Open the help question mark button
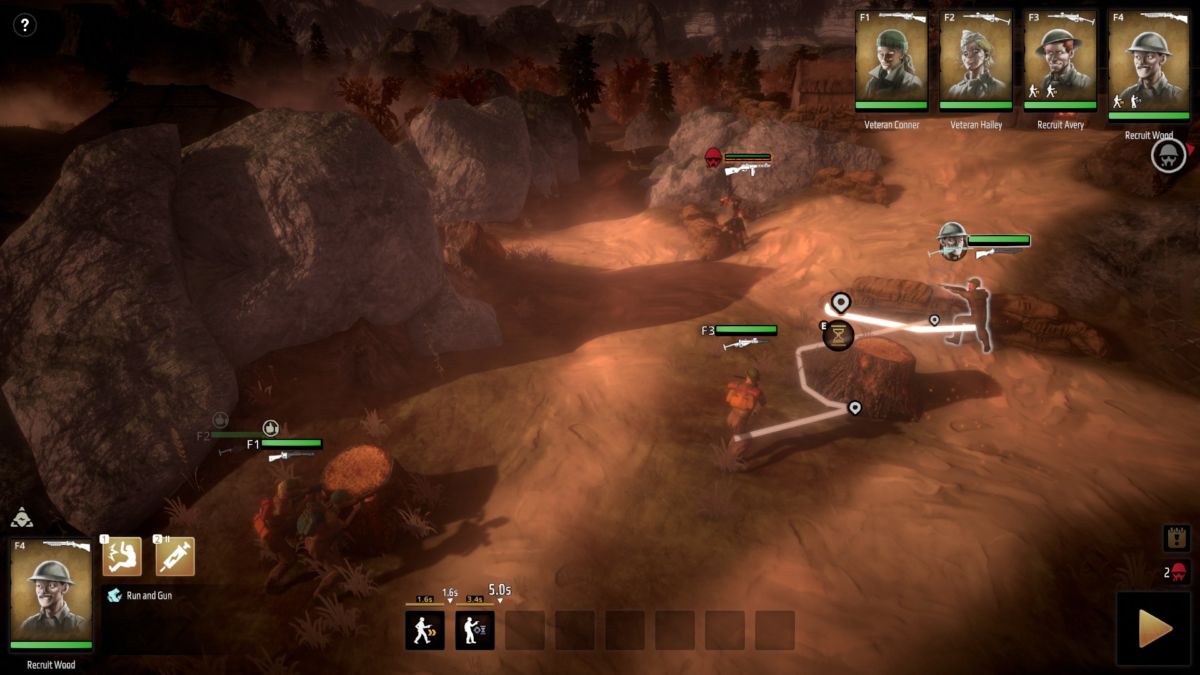Viewport: 1200px width, 675px height. pyautogui.click(x=24, y=25)
